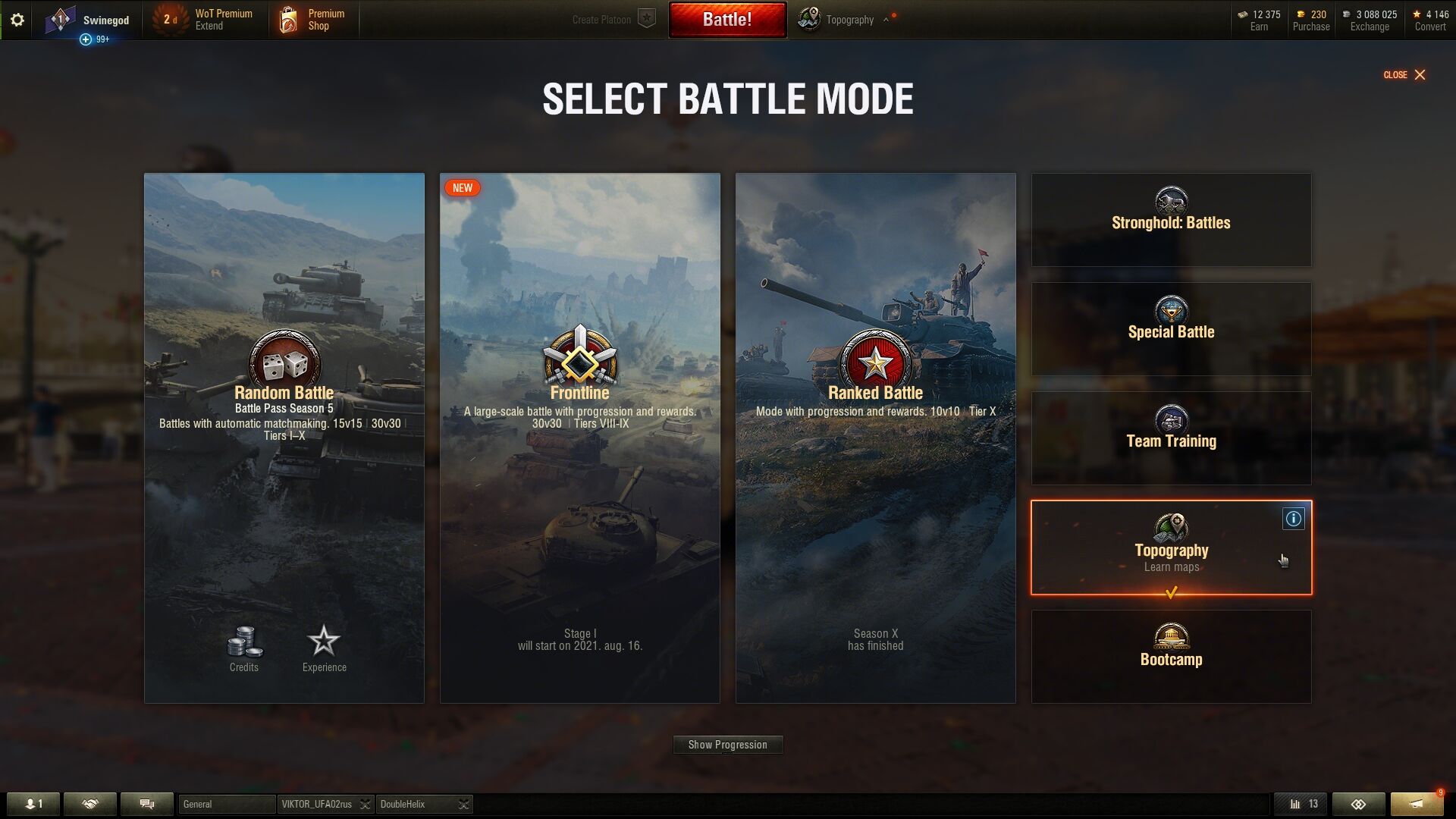Exchange gold for credits
Viewport: 1456px width, 819px height.
tap(1370, 20)
